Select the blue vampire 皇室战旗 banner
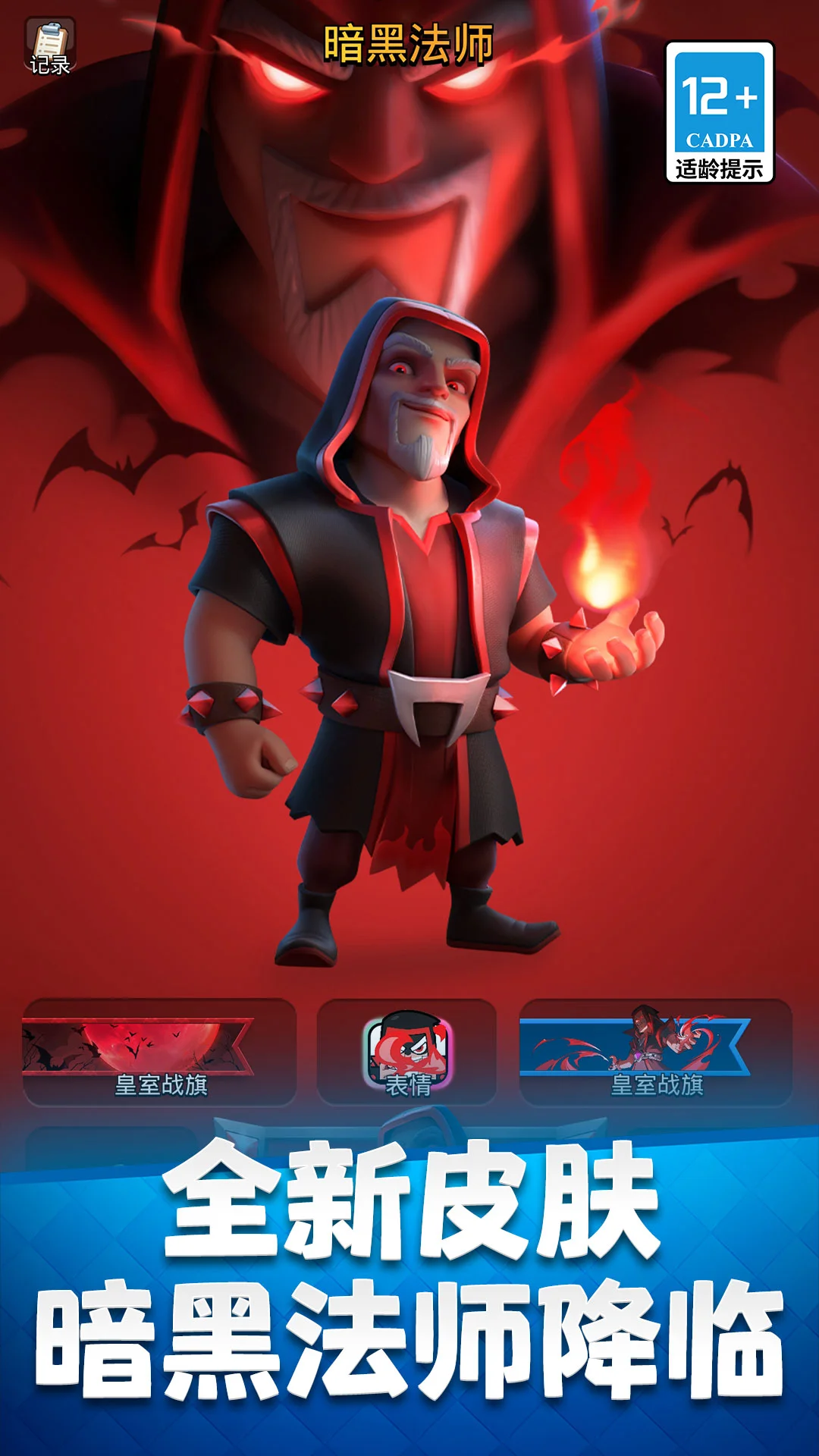The height and width of the screenshot is (1456, 819). [656, 1053]
